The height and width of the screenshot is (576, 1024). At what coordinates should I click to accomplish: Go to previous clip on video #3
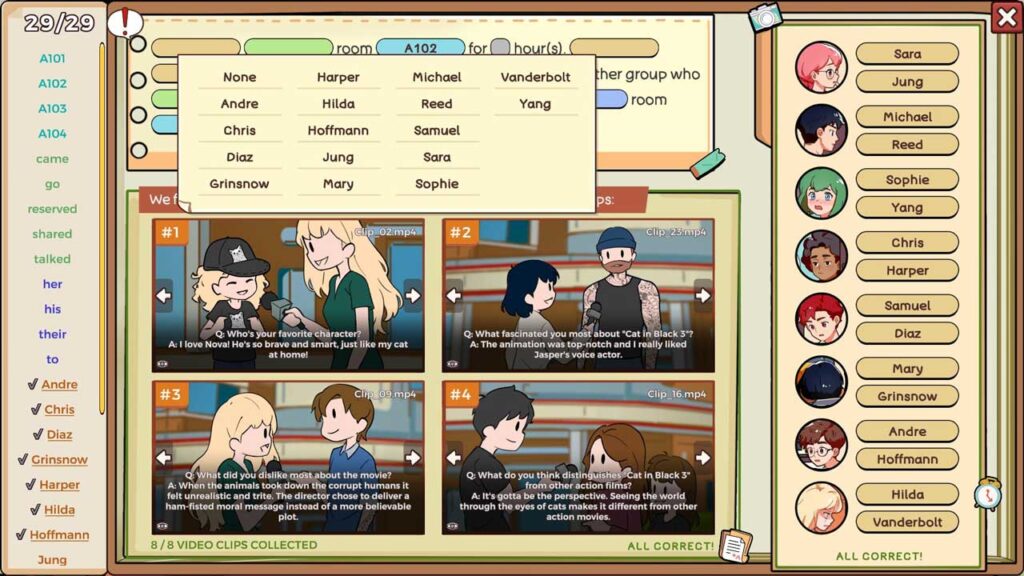pyautogui.click(x=164, y=457)
